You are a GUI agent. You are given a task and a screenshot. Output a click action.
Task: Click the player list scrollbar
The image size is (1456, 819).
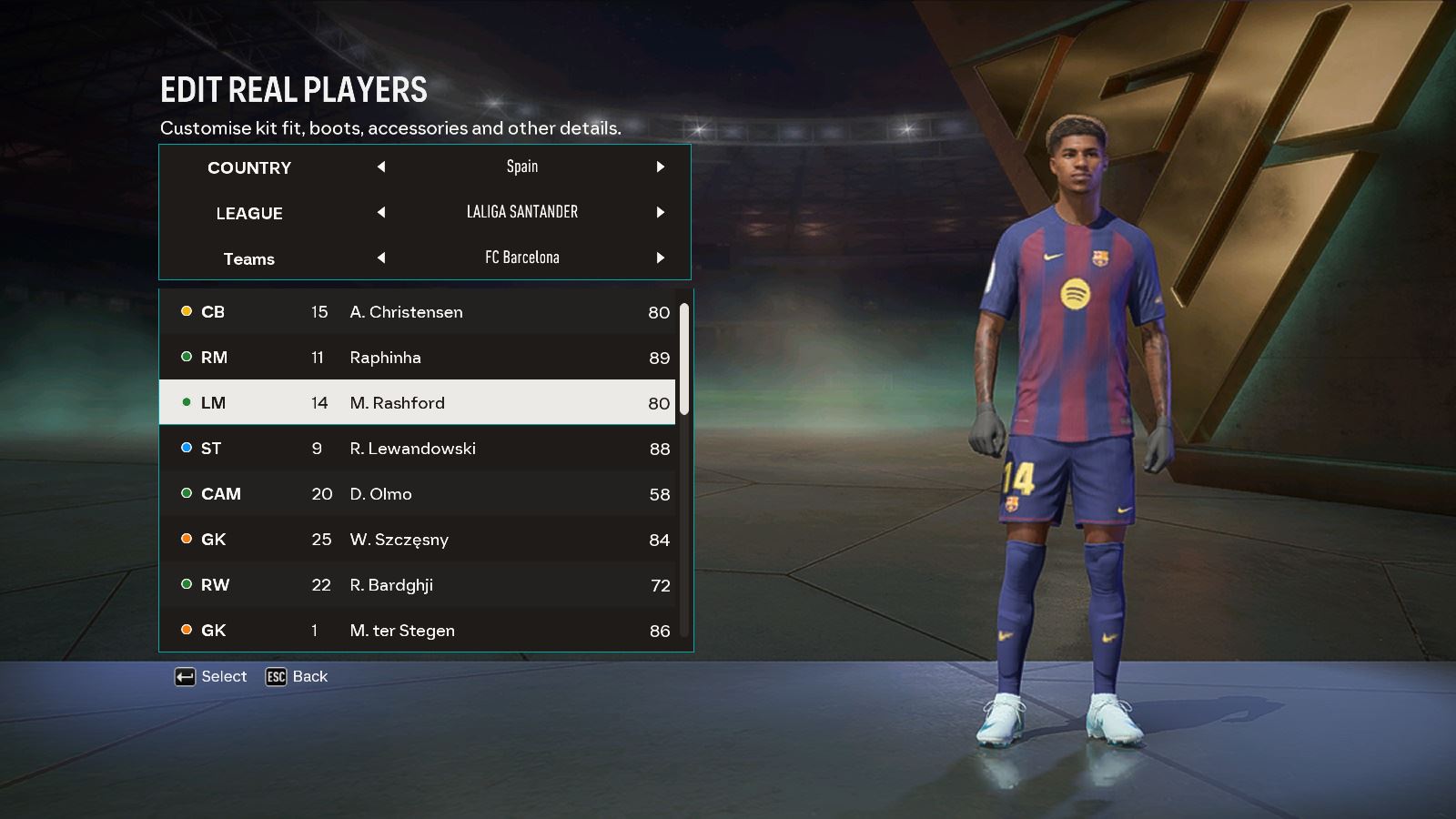click(x=684, y=359)
